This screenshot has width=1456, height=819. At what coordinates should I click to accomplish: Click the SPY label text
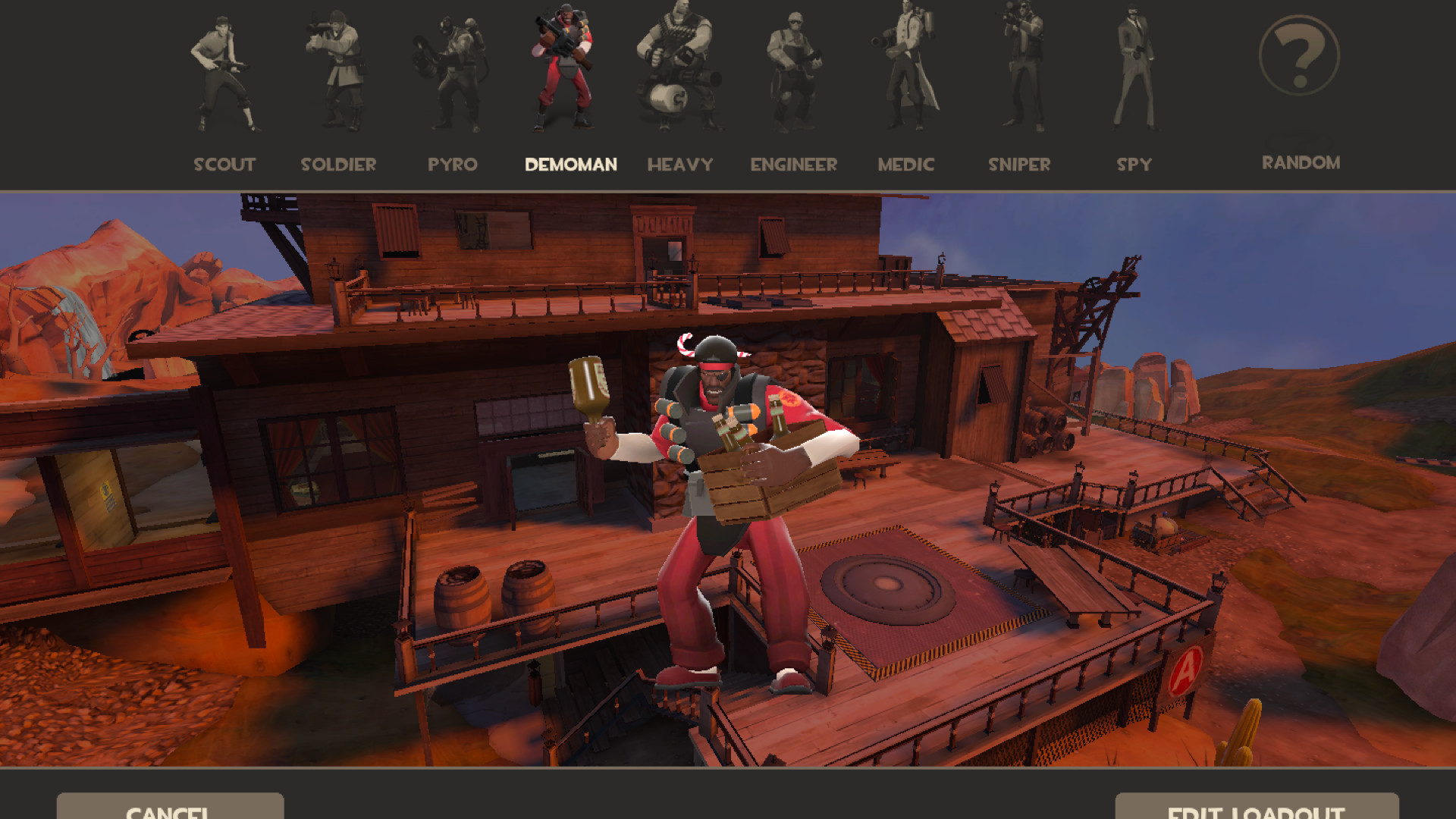click(x=1134, y=165)
